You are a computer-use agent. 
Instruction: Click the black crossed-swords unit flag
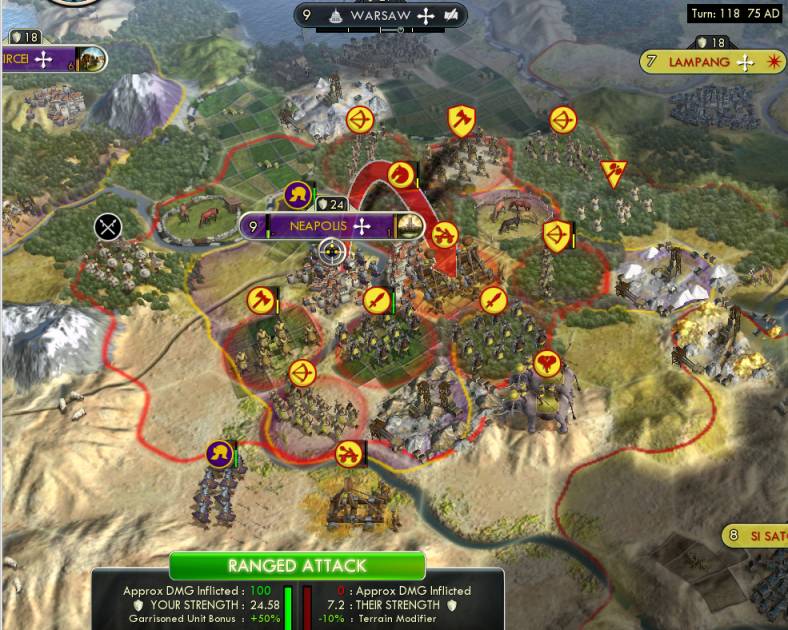click(108, 227)
